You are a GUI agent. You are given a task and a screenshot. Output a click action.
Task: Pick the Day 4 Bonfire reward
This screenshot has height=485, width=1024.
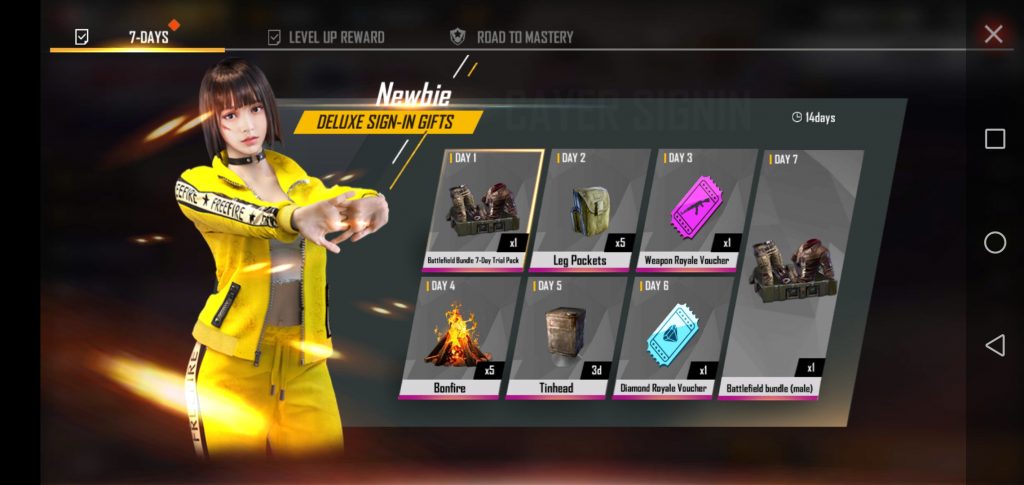456,337
